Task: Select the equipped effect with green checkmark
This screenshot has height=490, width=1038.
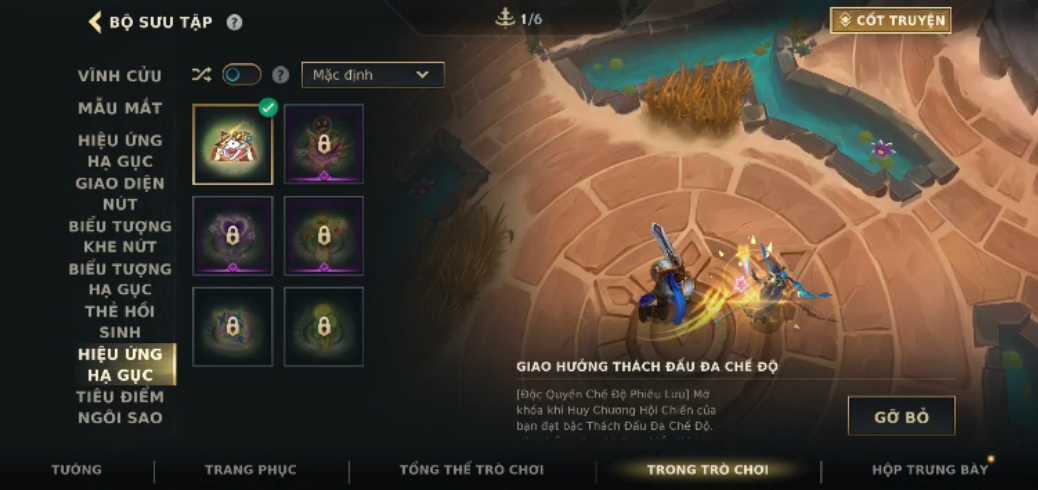Action: (233, 145)
